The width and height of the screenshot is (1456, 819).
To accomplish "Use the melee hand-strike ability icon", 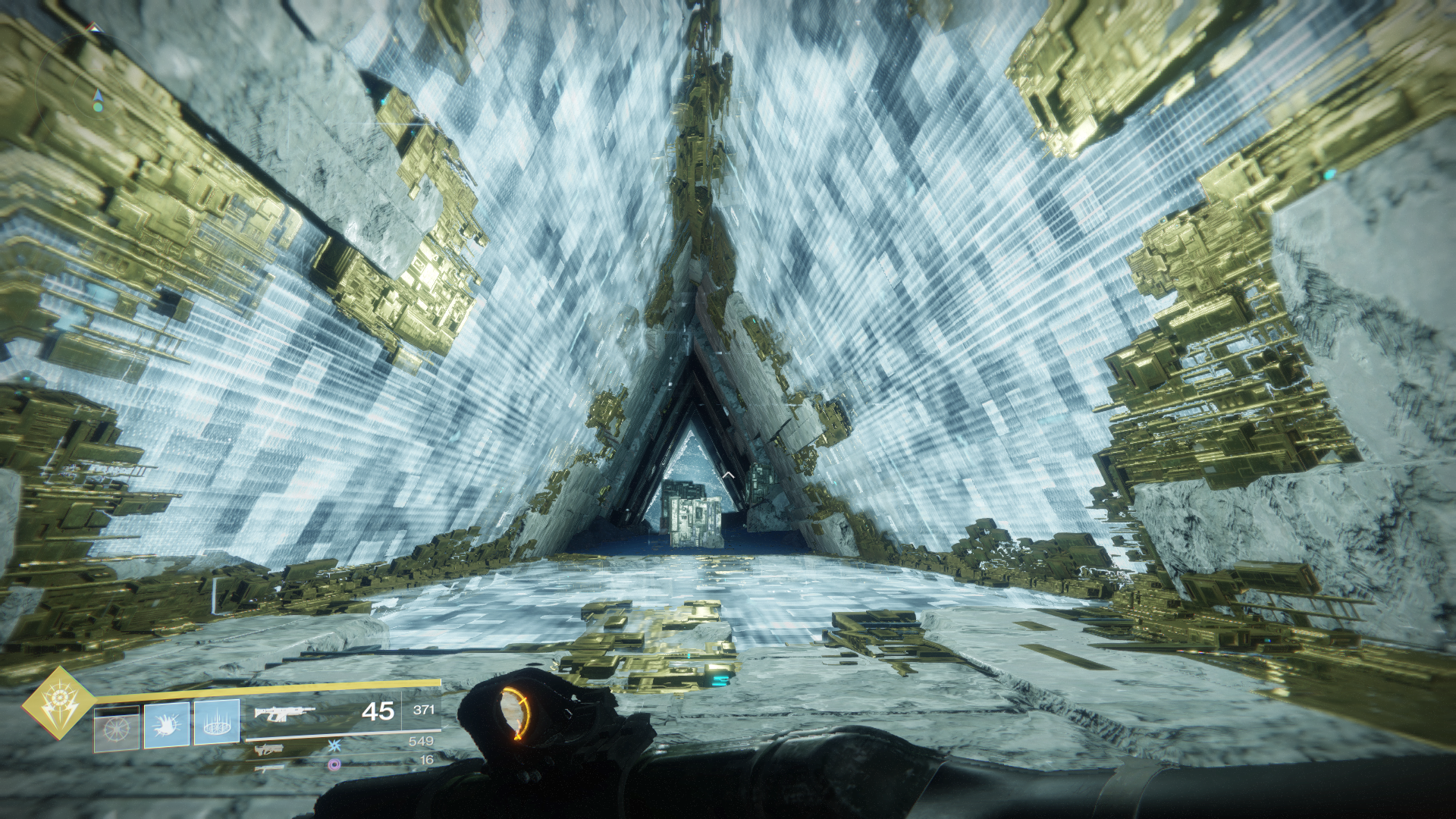I will pos(167,724).
